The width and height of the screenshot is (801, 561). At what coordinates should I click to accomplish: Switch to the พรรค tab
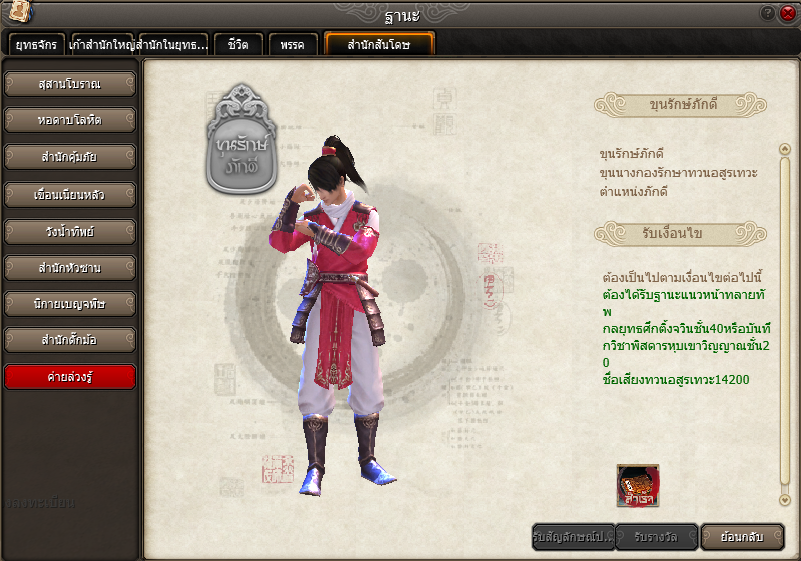(x=293, y=45)
